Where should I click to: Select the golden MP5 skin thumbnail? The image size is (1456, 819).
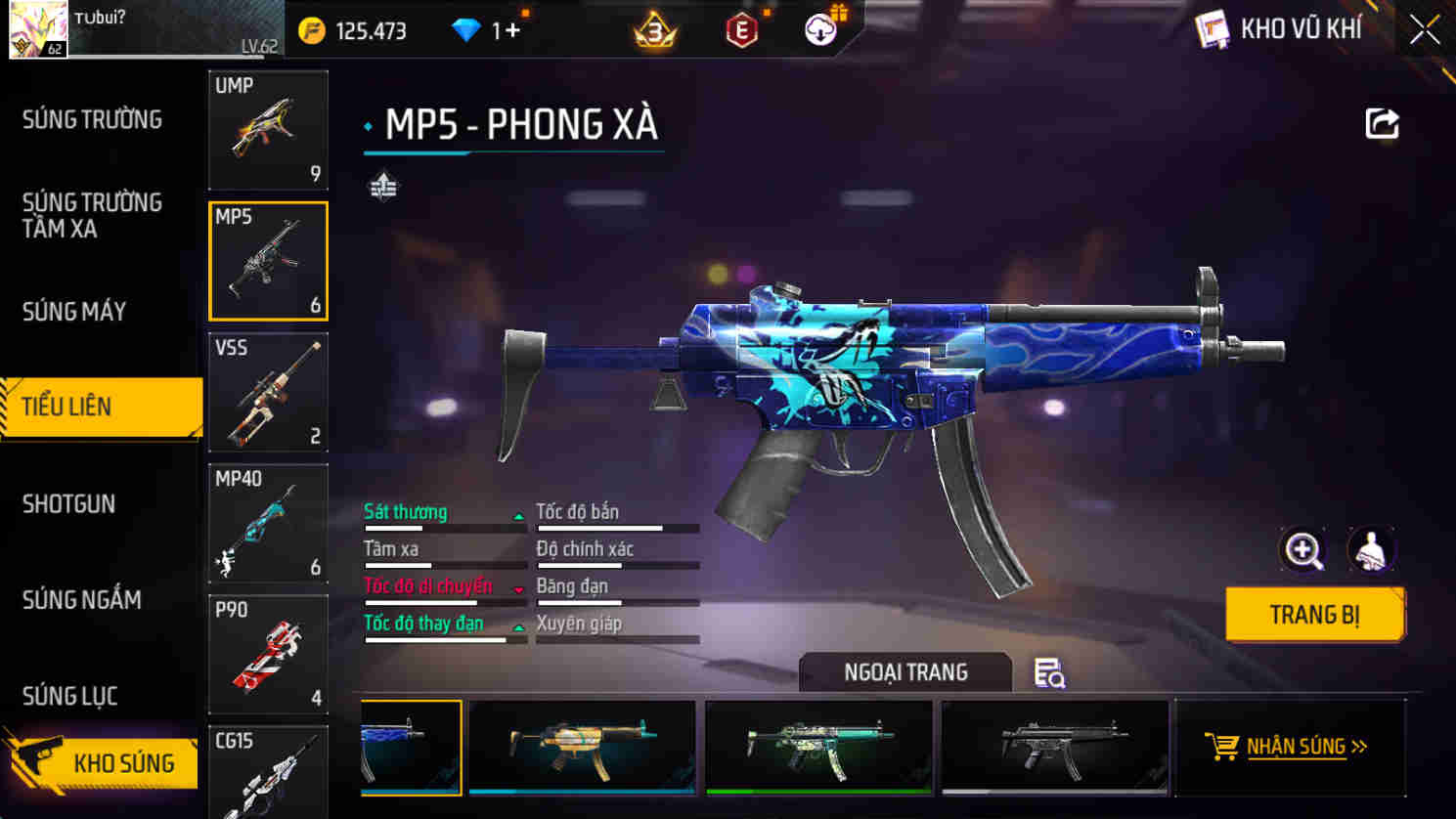[x=582, y=747]
